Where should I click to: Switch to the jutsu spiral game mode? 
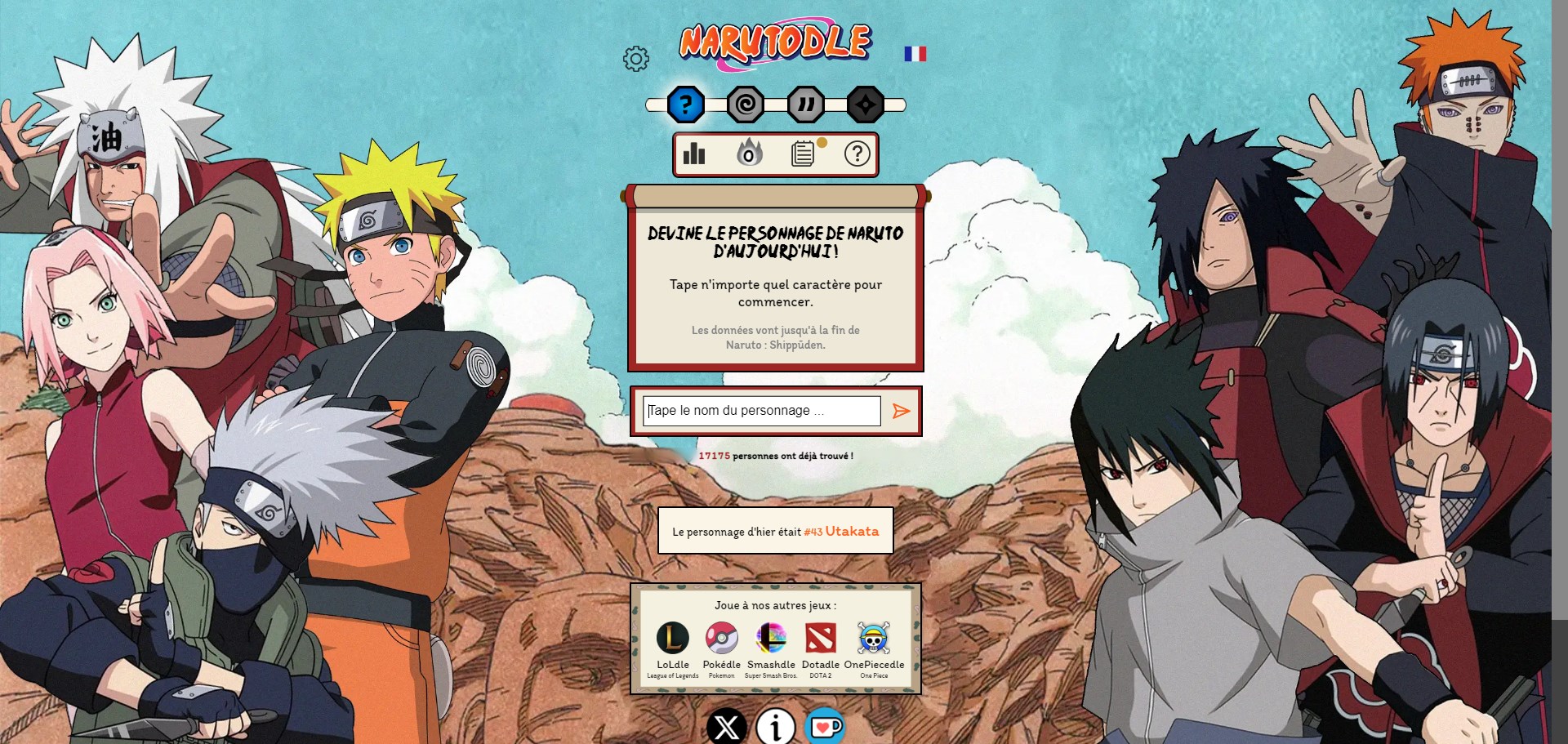(747, 103)
